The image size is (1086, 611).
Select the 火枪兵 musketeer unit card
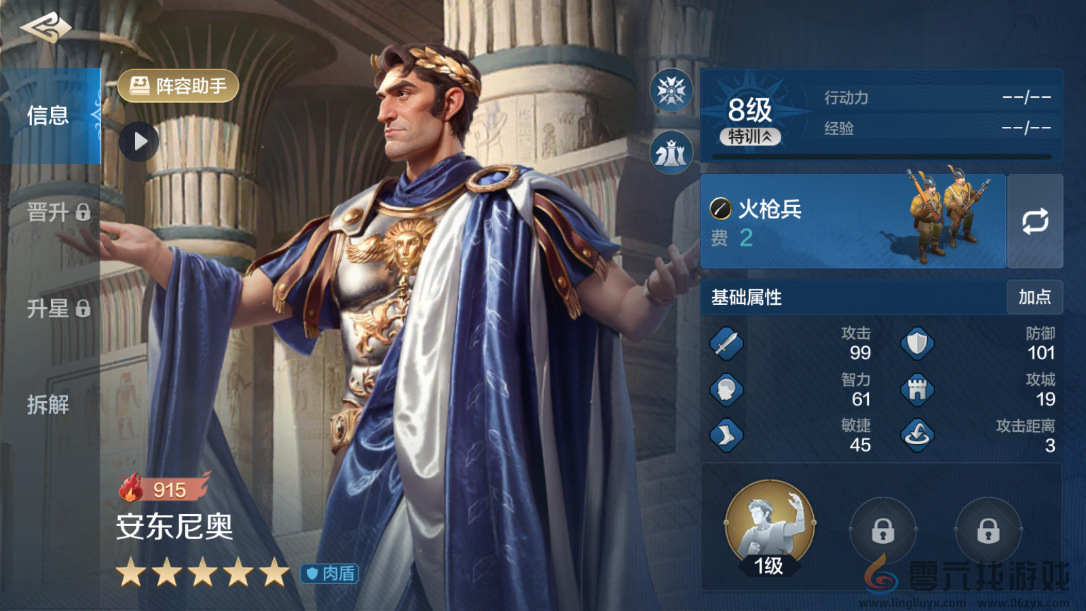[852, 220]
